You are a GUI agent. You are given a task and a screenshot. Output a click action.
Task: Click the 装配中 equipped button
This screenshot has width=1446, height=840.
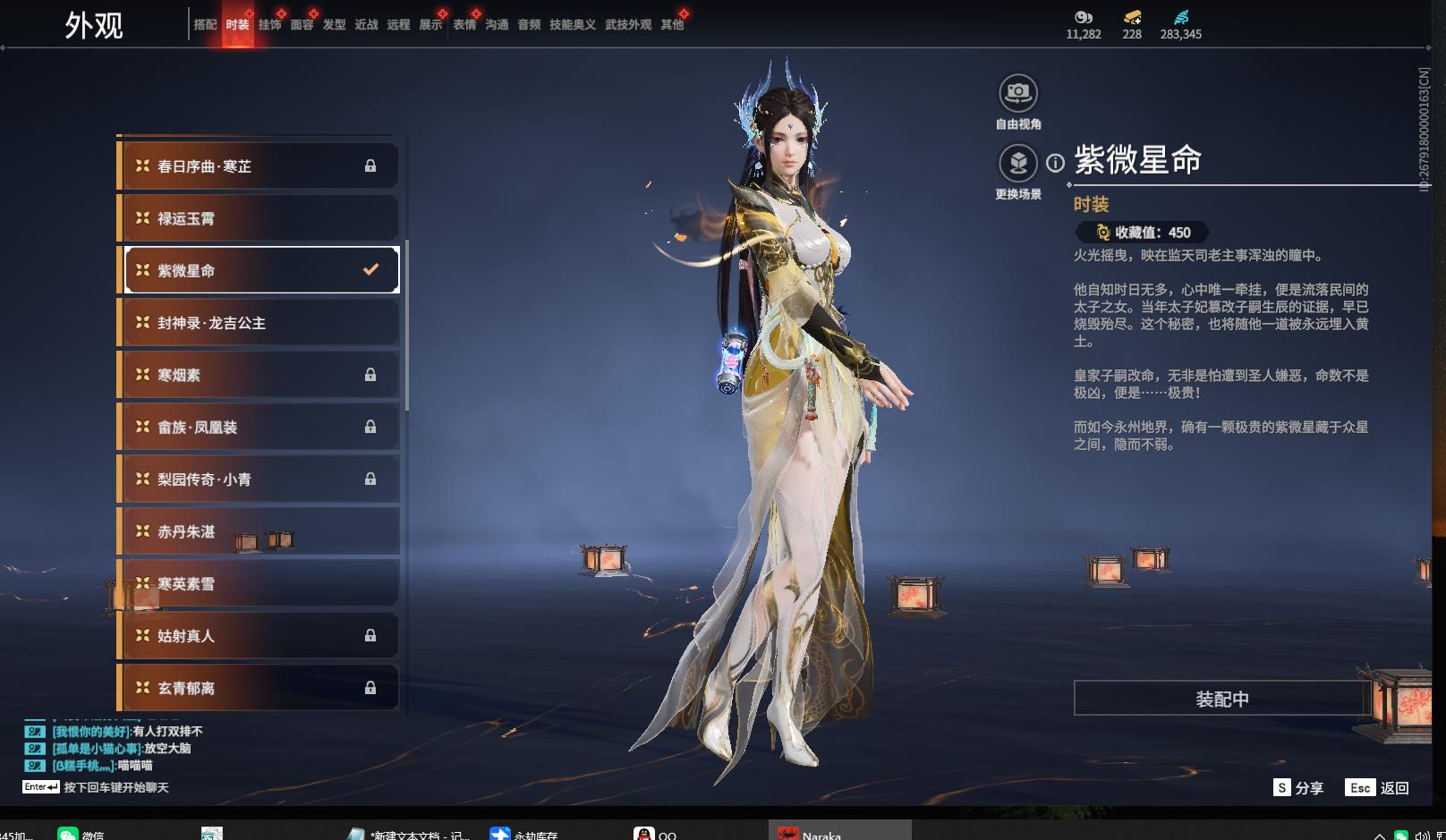(1221, 699)
